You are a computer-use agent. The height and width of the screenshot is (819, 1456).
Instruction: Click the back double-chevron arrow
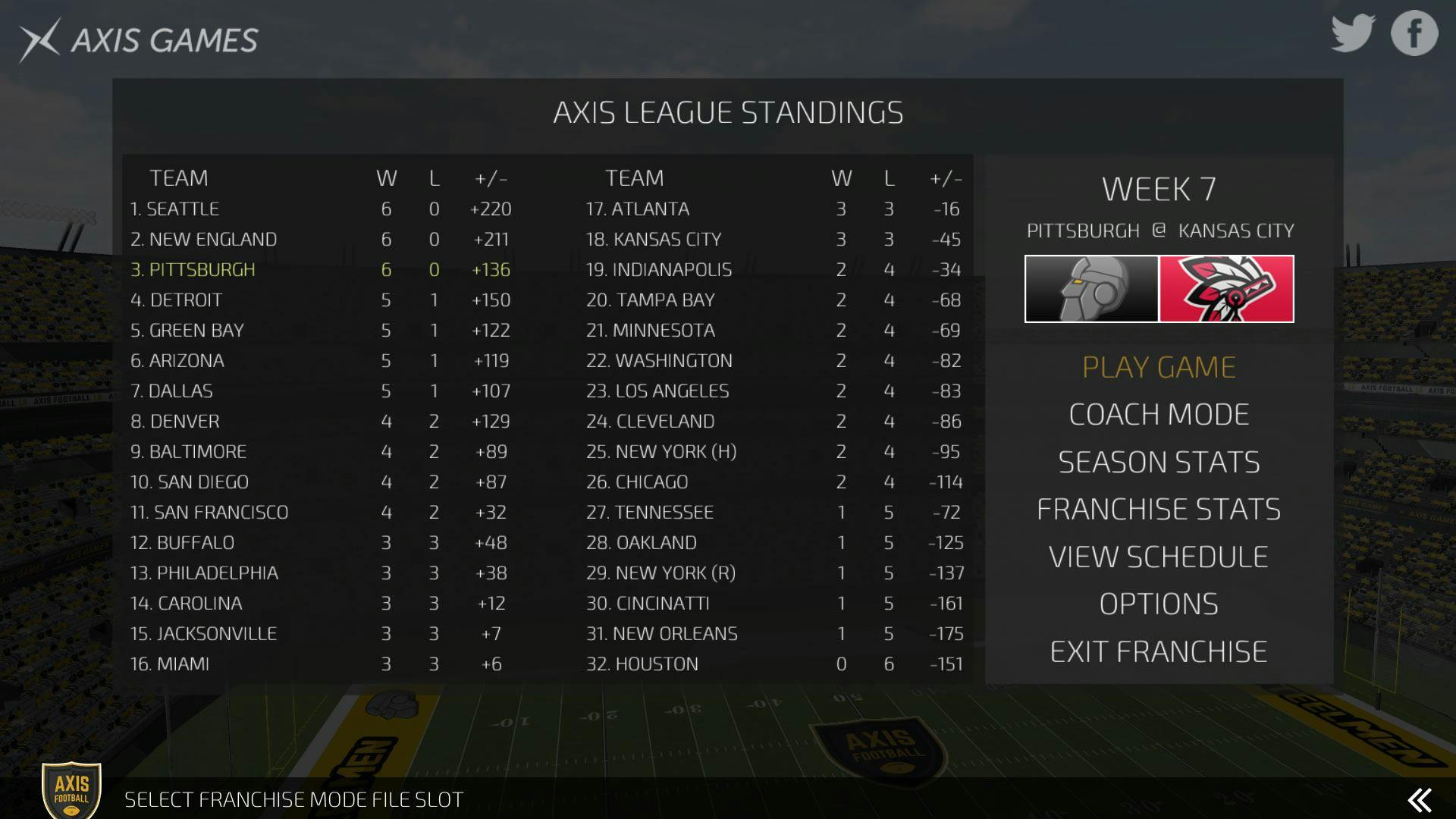[x=1420, y=798]
